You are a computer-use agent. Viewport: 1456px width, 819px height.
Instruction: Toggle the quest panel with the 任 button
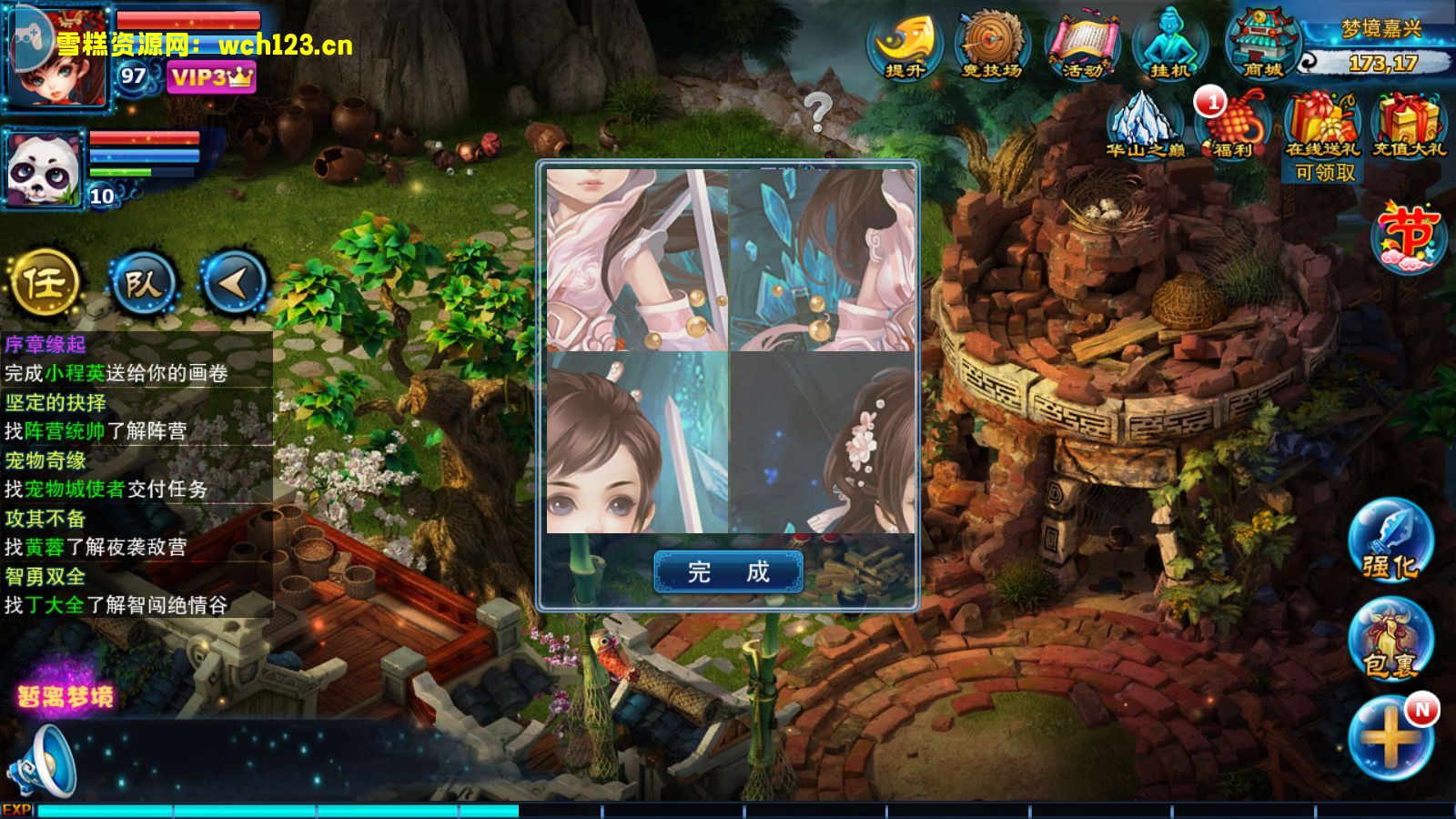(x=47, y=283)
